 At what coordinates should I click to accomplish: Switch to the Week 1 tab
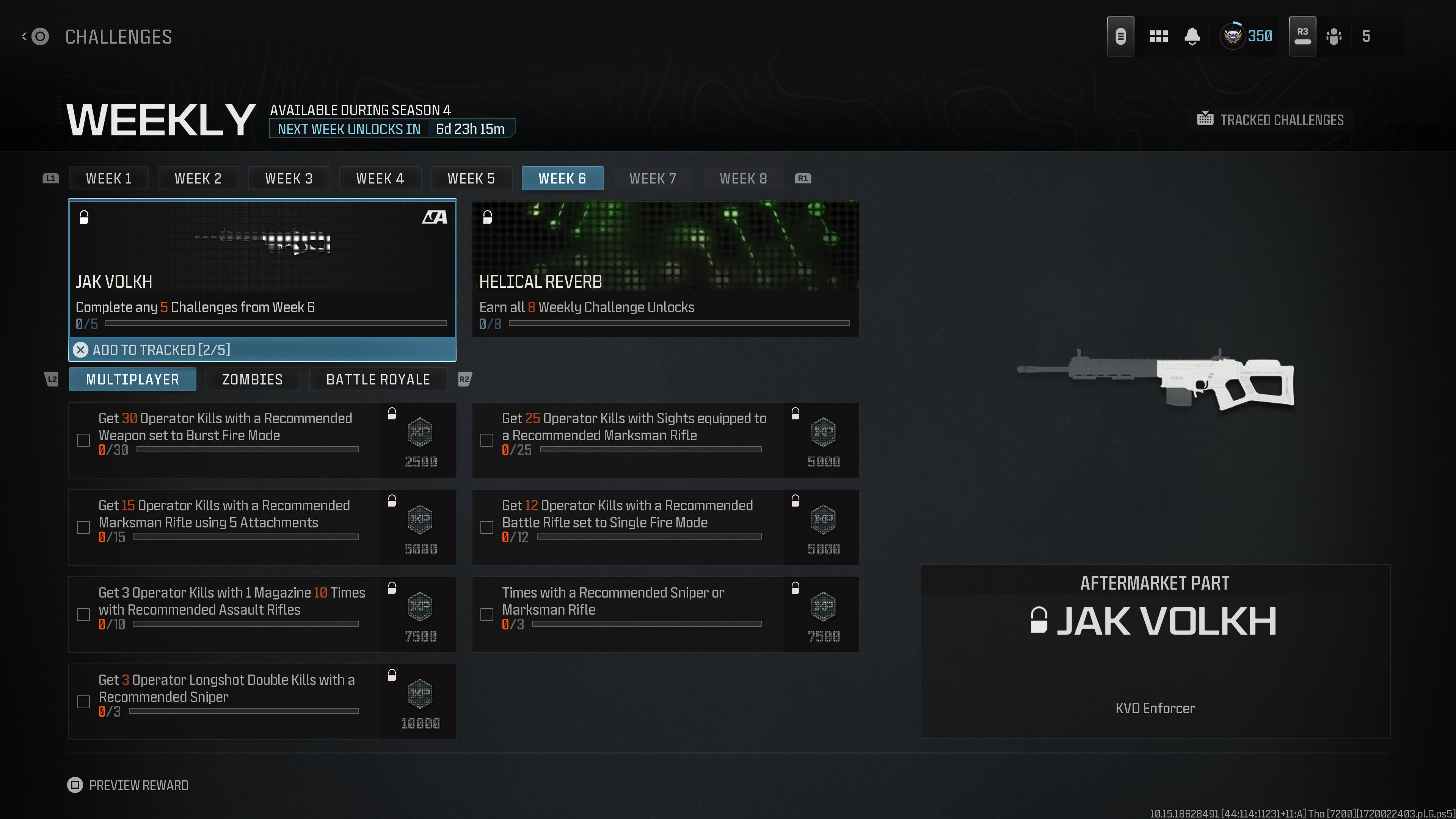(108, 178)
